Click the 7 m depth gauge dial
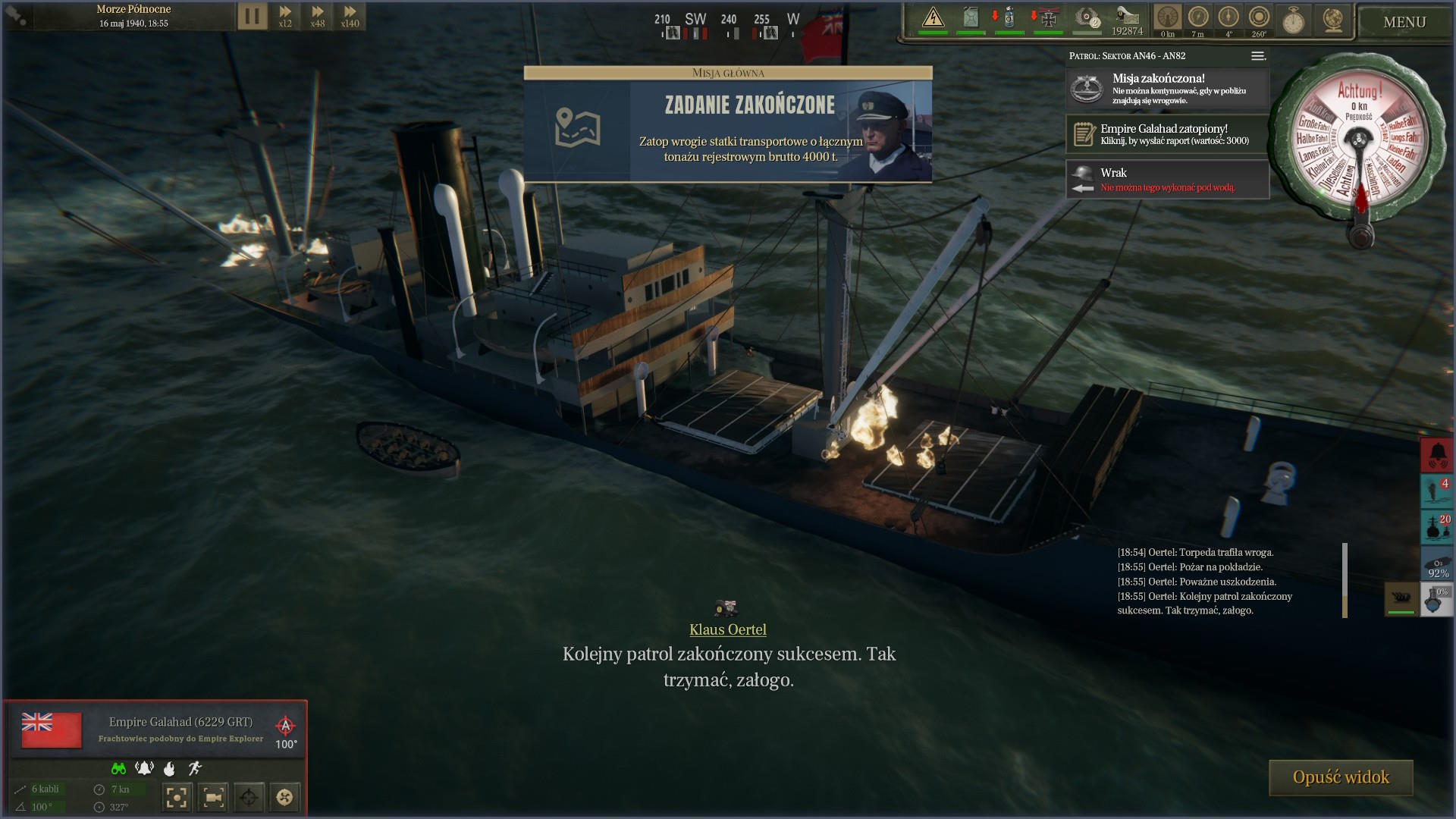Image resolution: width=1456 pixels, height=819 pixels. coord(1198,18)
